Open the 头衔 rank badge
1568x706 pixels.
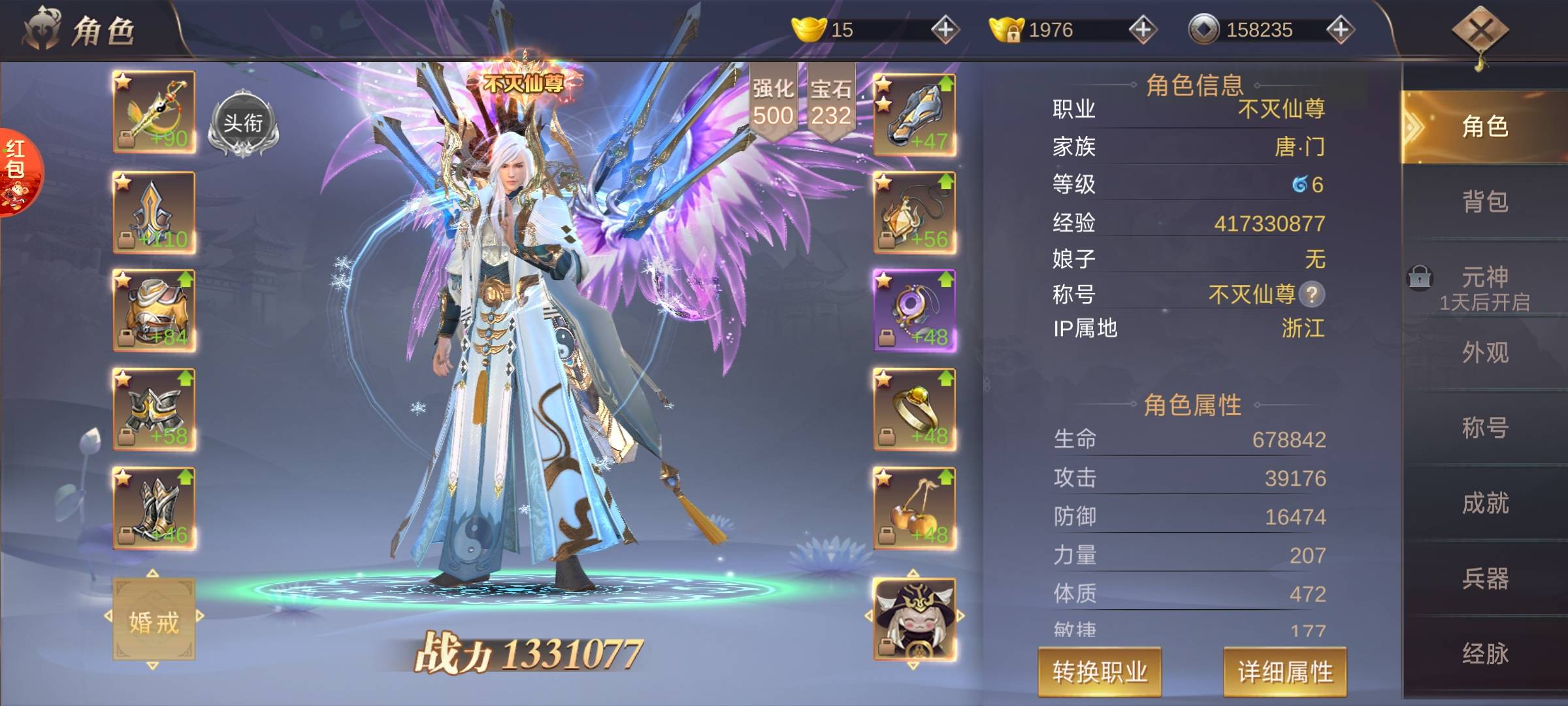[243, 125]
